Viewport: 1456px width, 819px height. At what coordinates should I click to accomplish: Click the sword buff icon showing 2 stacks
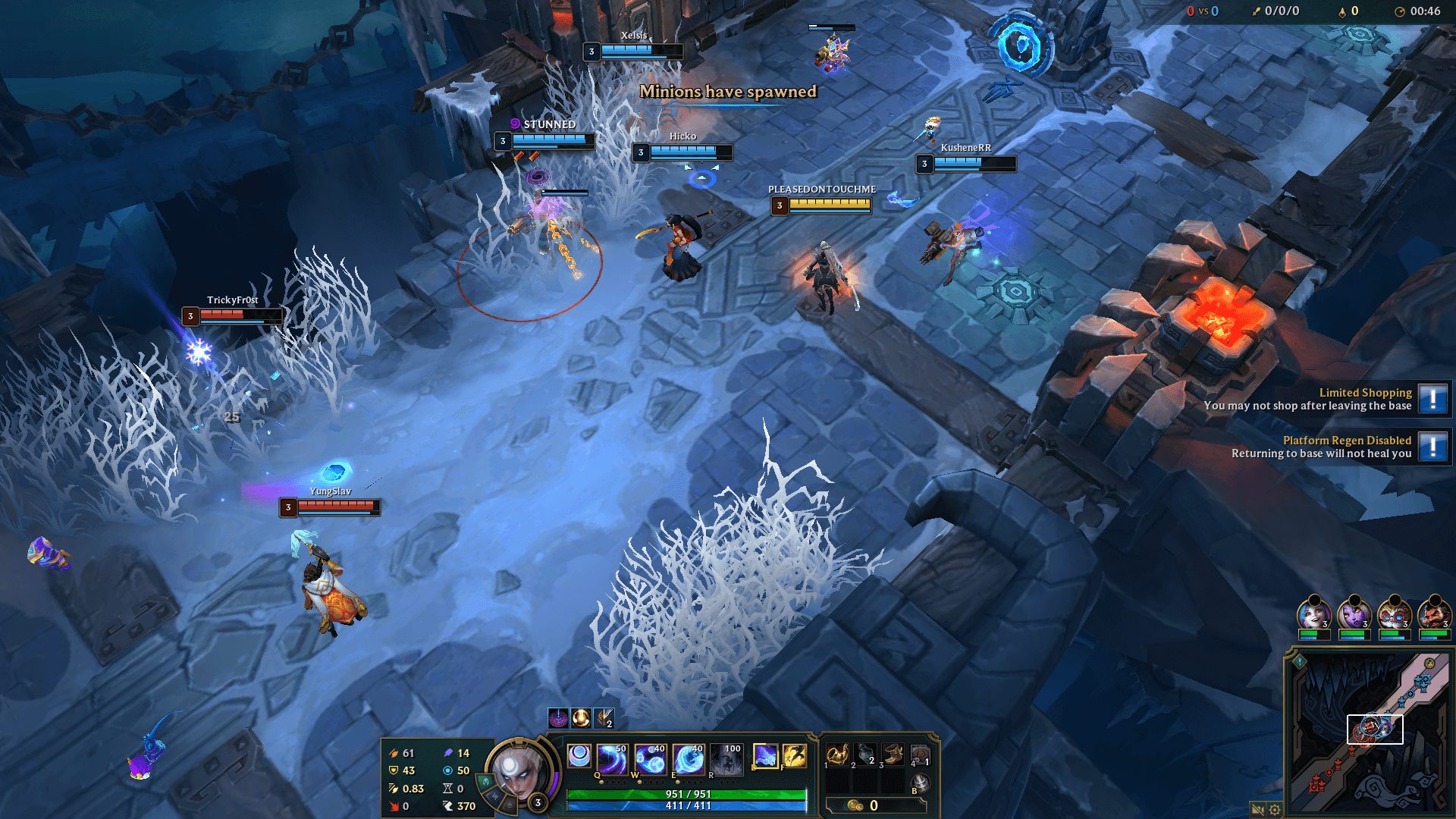[x=603, y=717]
